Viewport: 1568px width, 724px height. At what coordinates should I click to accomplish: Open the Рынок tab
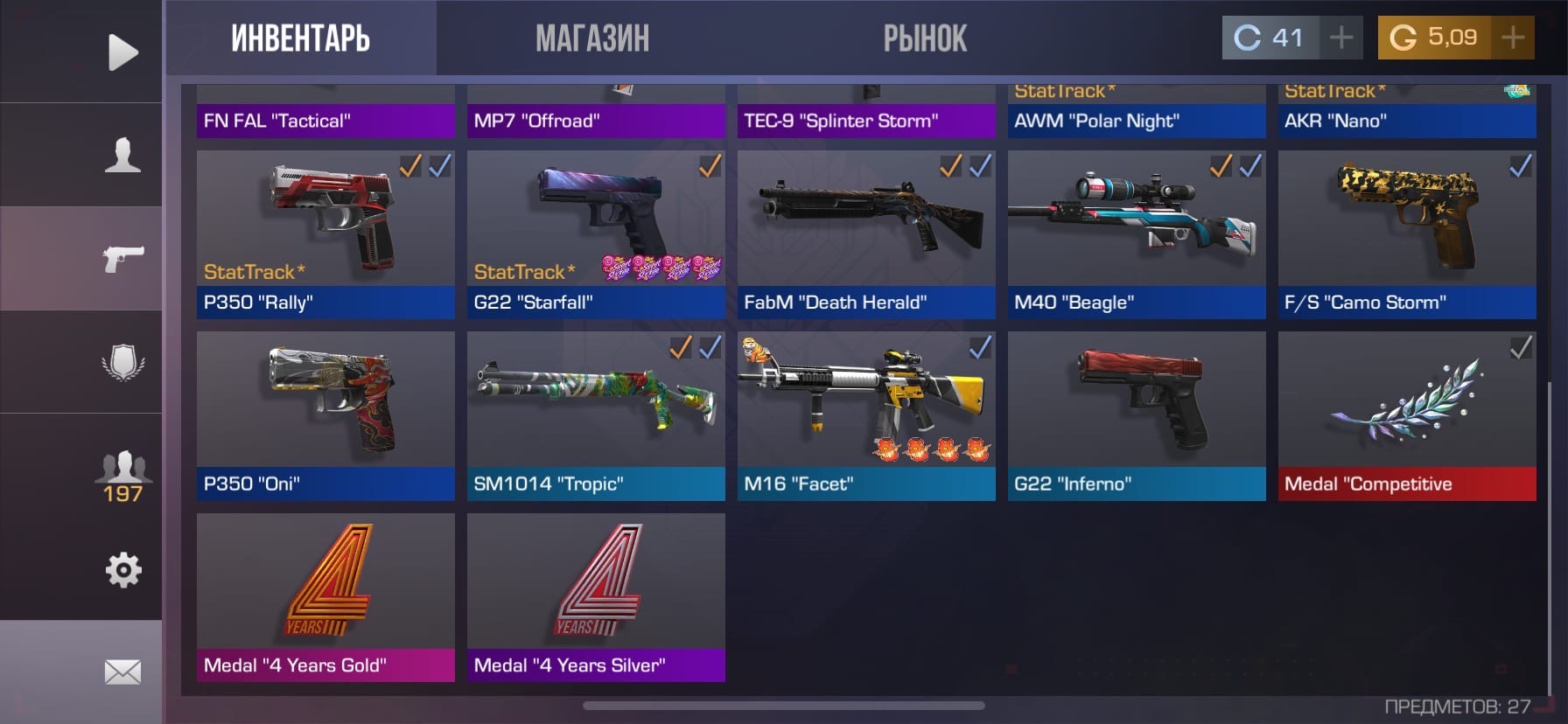tap(925, 38)
